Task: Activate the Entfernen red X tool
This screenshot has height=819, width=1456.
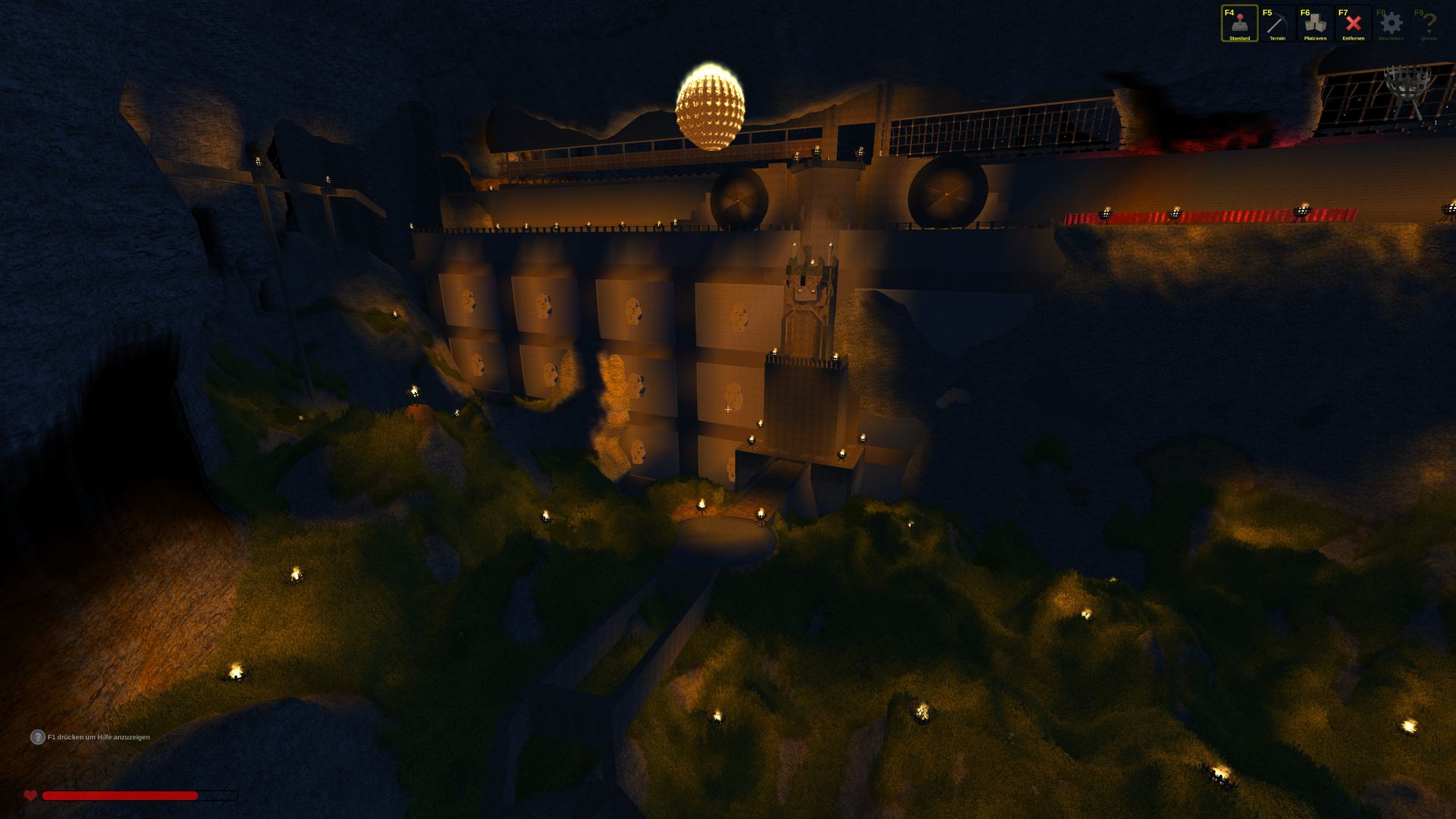Action: tap(1353, 24)
